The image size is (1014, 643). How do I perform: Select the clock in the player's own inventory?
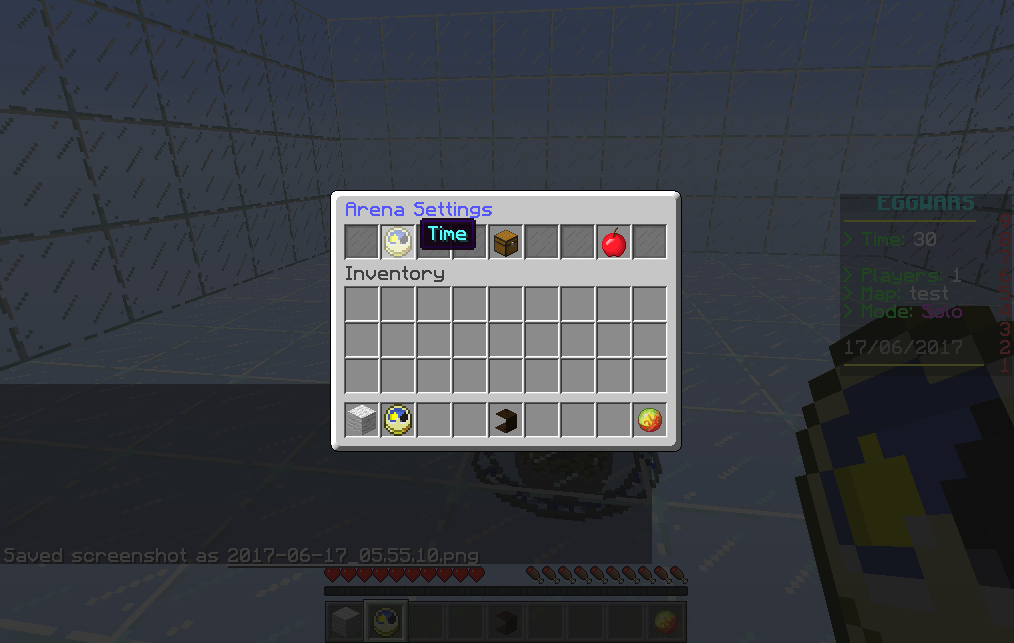[x=398, y=420]
